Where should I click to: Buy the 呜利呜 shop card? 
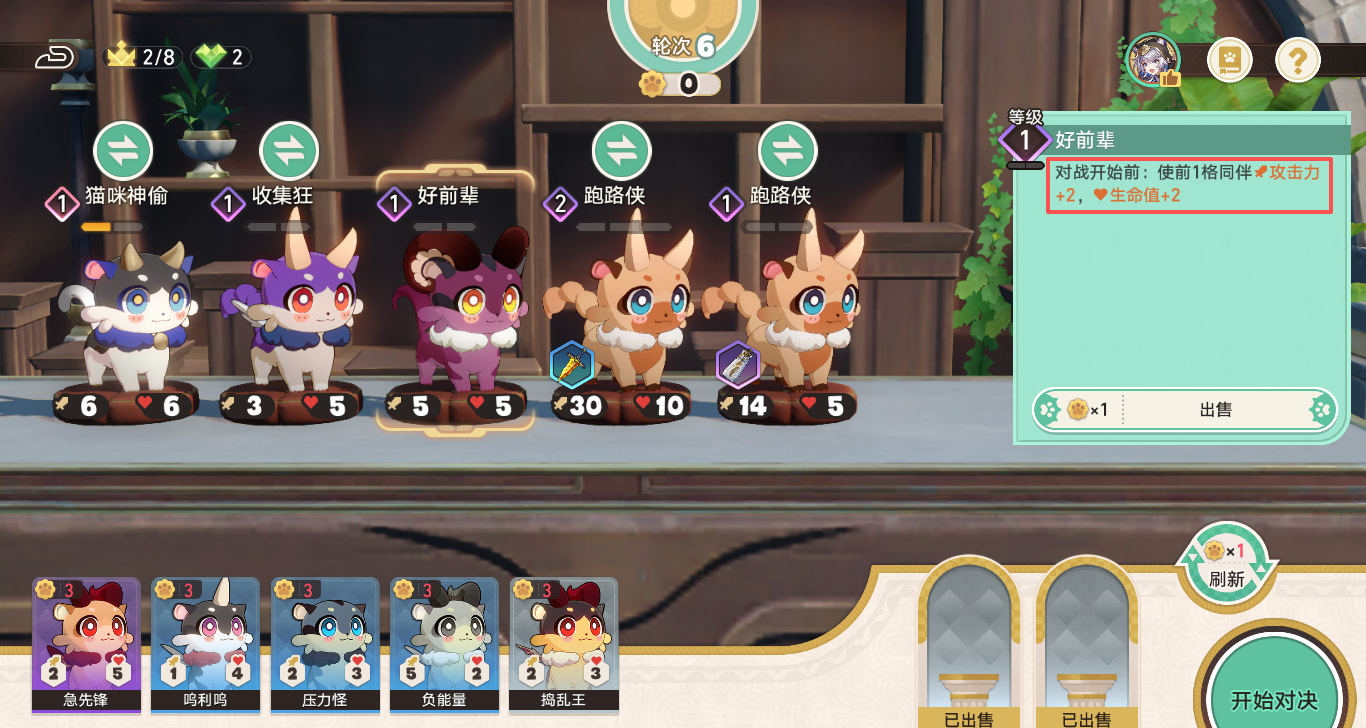[205, 640]
